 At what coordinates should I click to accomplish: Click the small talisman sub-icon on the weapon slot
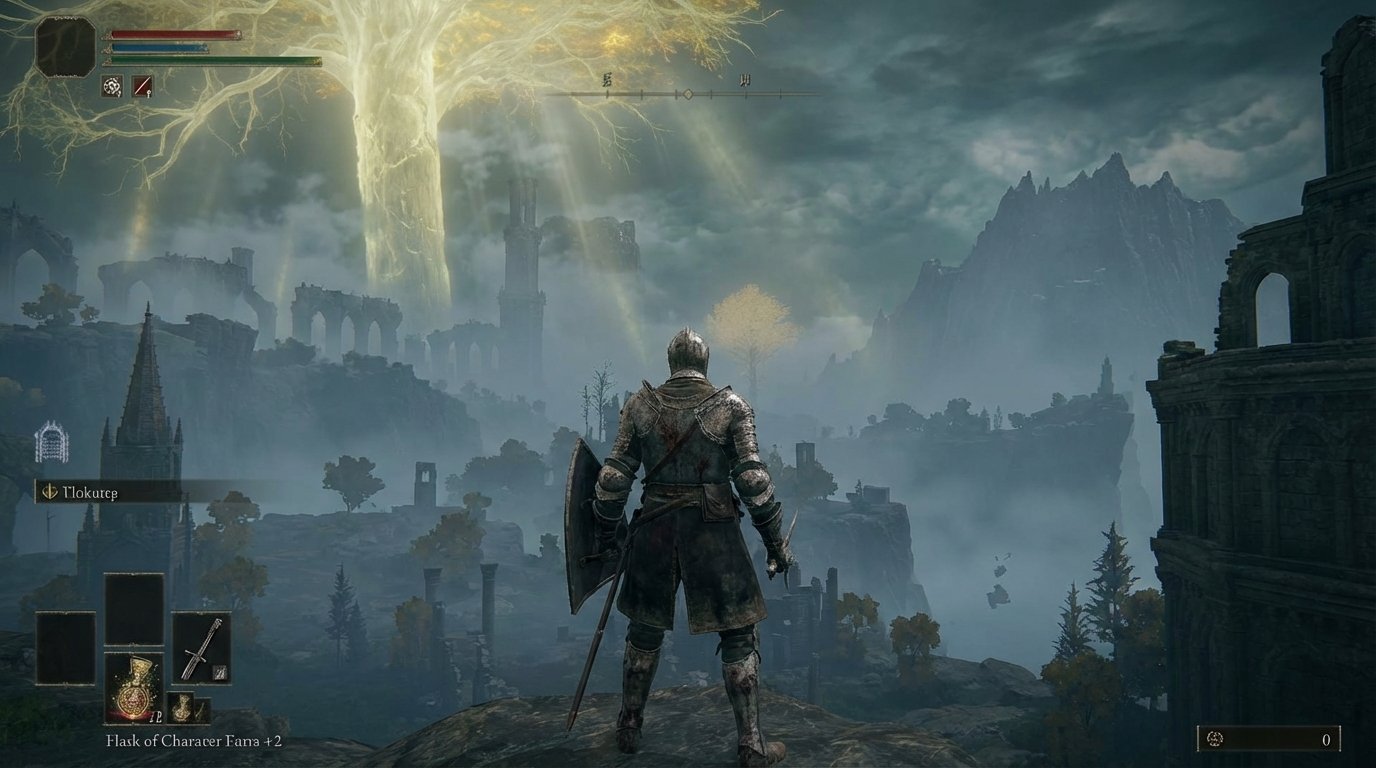pos(219,672)
